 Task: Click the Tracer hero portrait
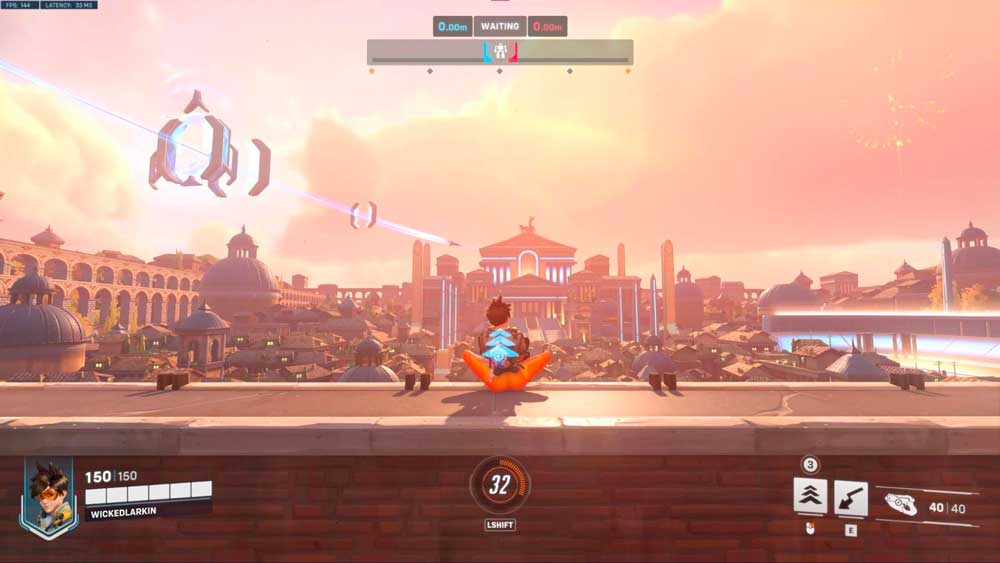48,496
